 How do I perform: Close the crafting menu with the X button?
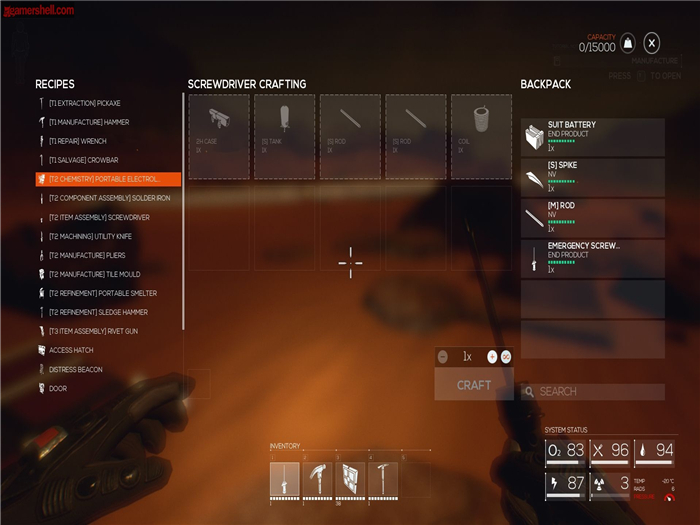coord(652,42)
